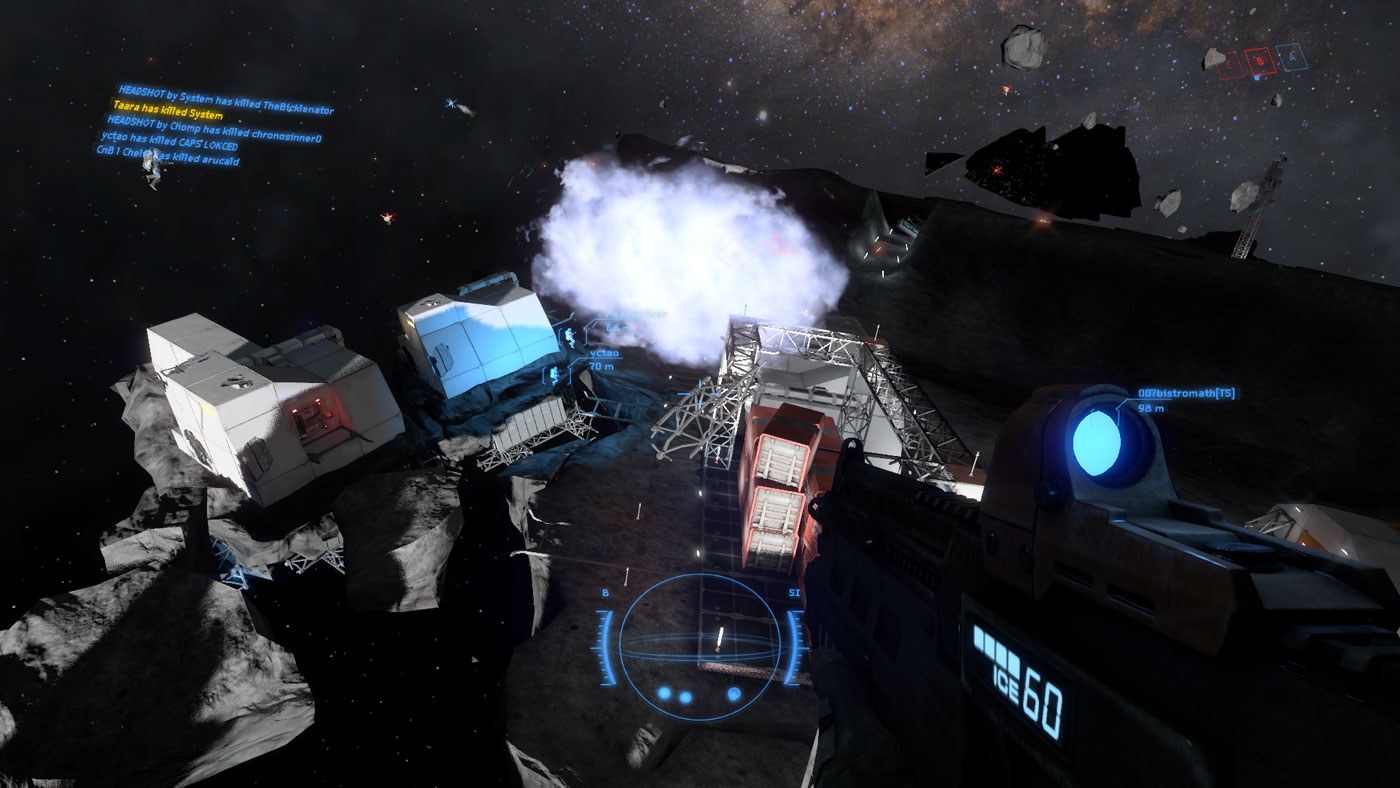
Task: Click the circular radar at bottom center
Action: (x=699, y=645)
